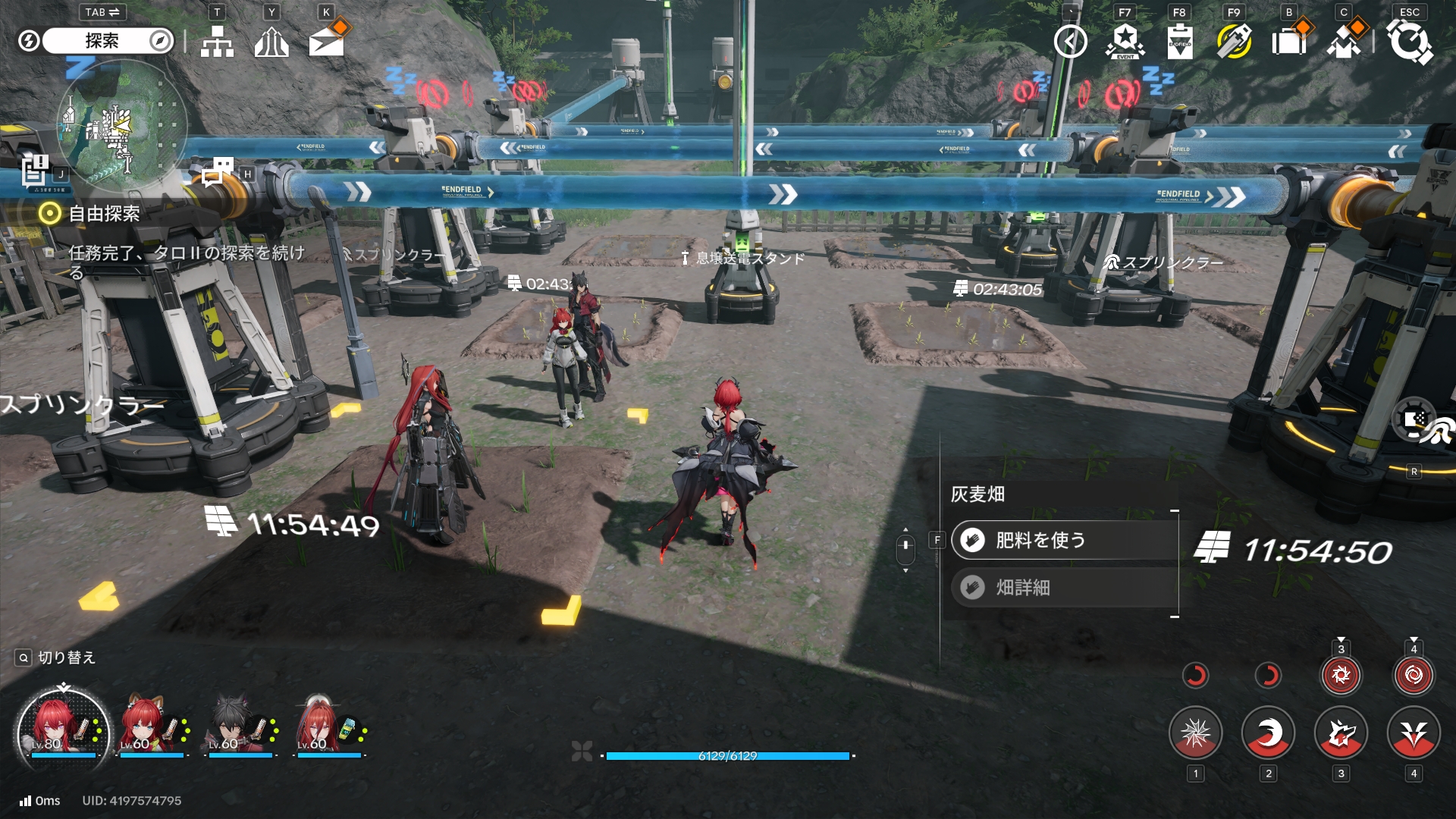This screenshot has height=819, width=1456.
Task: Open the chat speech bubble icon
Action: coord(218,171)
